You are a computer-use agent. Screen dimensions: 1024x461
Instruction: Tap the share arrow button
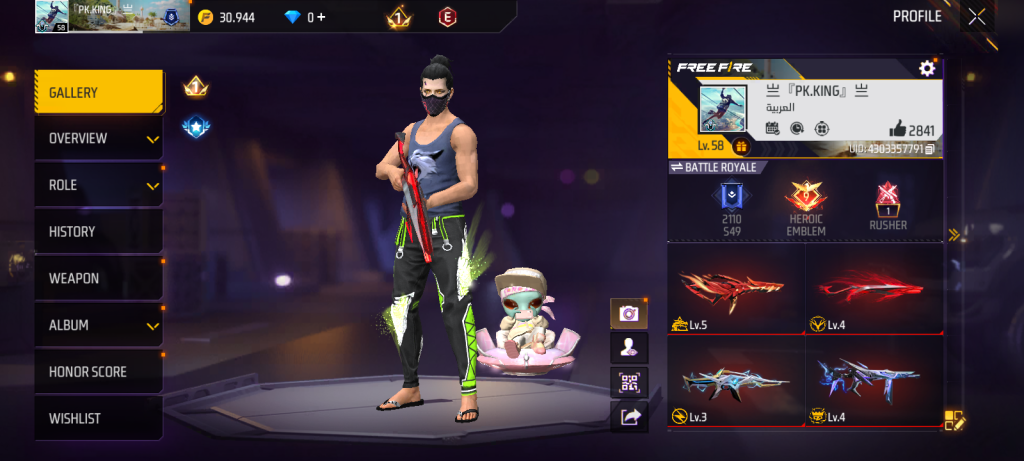click(629, 417)
